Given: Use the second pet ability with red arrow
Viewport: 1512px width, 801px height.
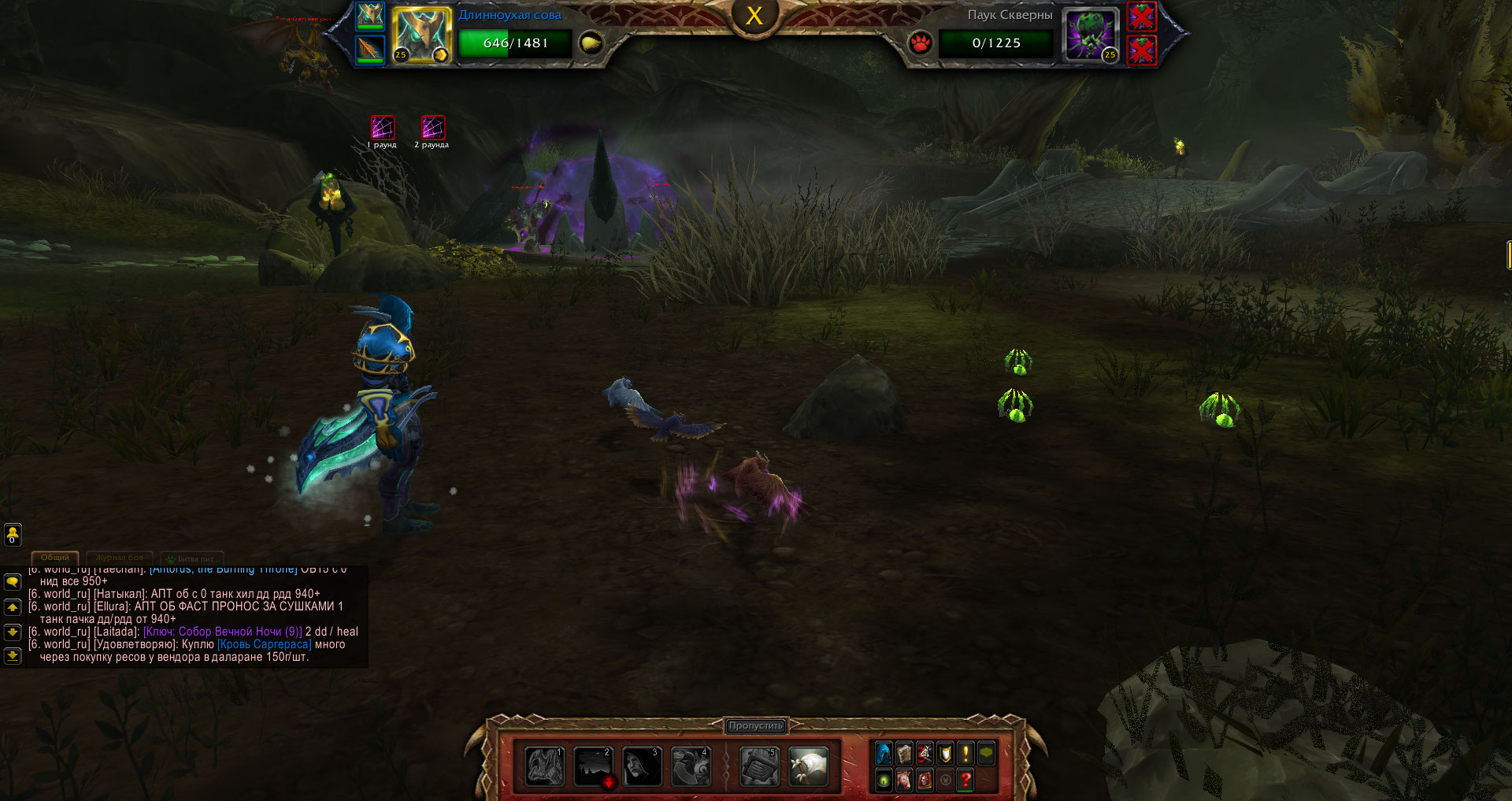Looking at the screenshot, I should coord(593,766).
